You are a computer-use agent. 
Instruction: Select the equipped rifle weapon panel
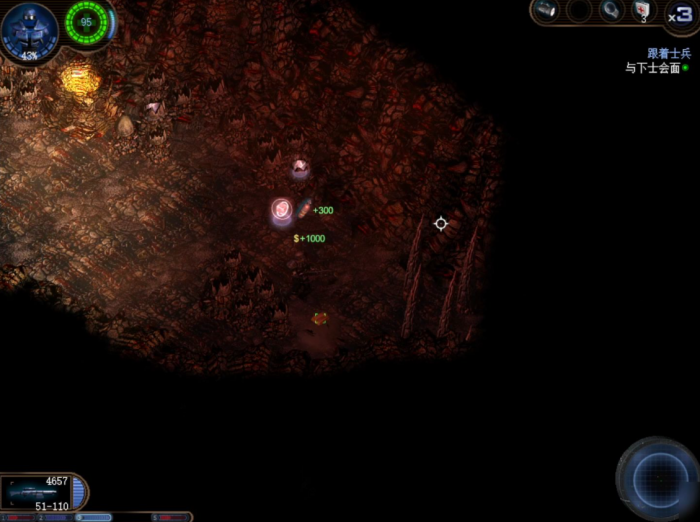tap(36, 492)
